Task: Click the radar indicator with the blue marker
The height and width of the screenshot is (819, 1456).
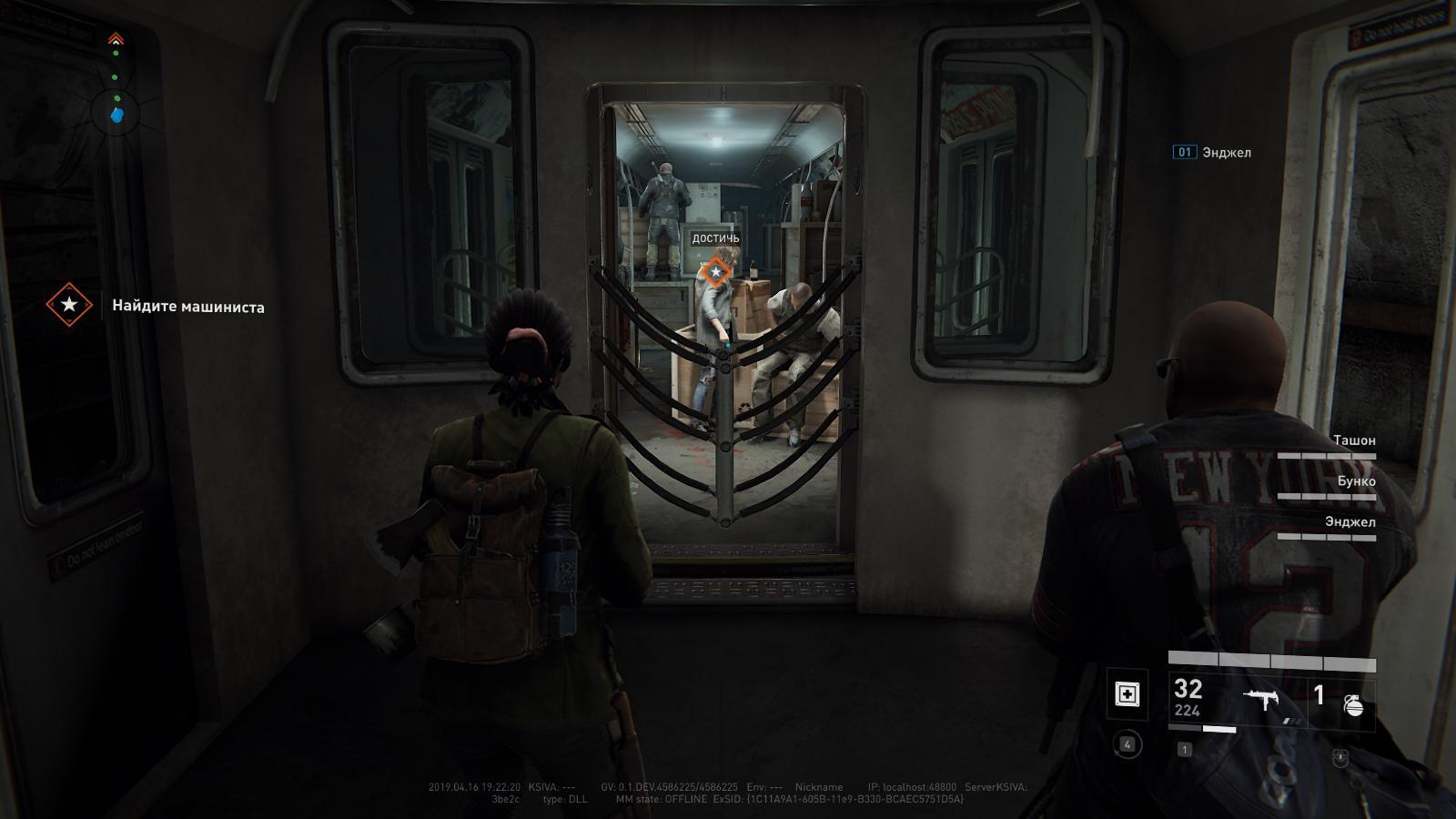Action: (x=116, y=115)
